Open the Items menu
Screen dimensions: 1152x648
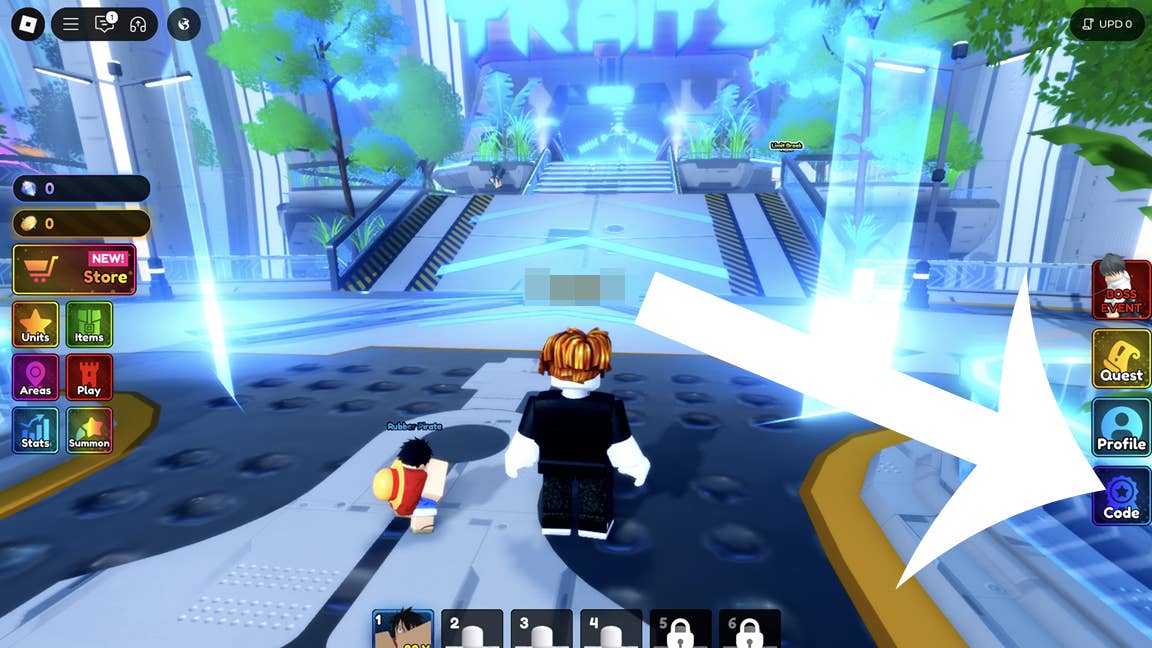tap(89, 325)
